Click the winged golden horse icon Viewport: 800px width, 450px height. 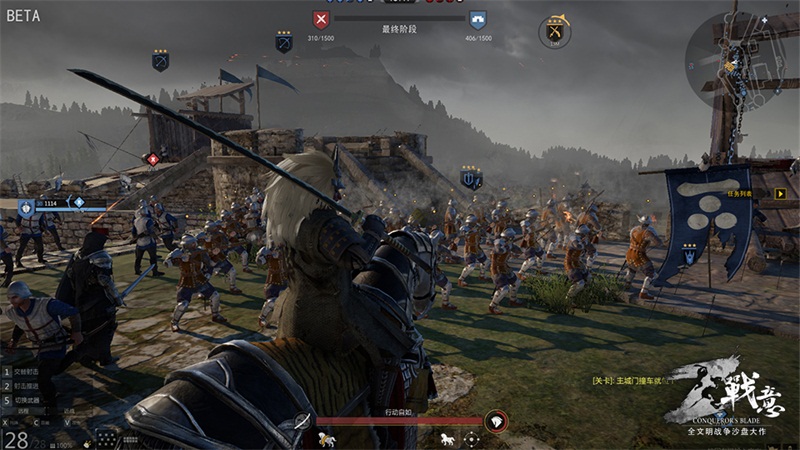(325, 439)
